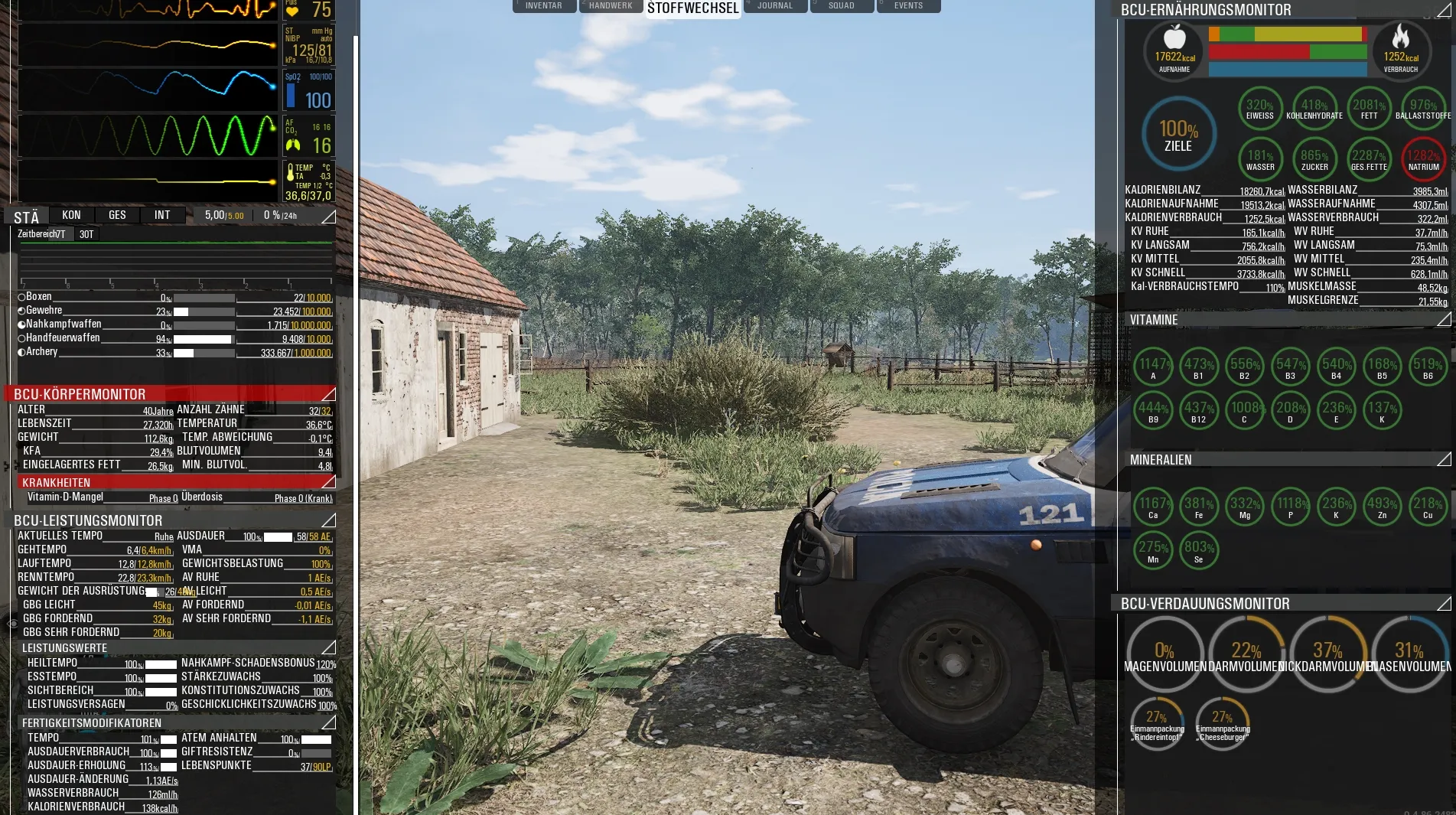Show the Squad tab
Screen dimensions: 1456x815
841,6
